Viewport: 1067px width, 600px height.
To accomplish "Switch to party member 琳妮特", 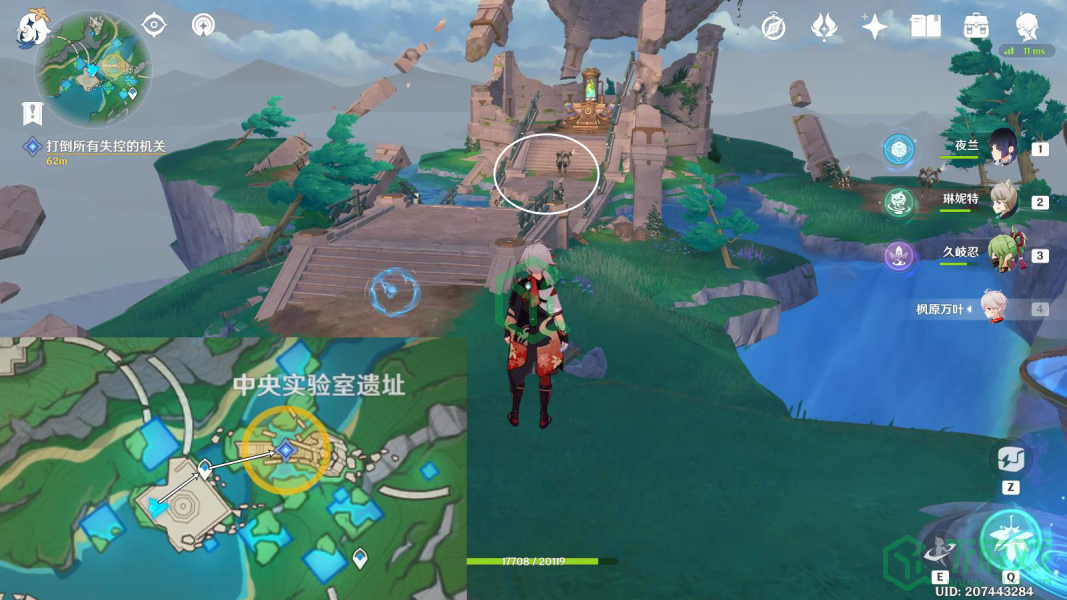I will 1002,201.
